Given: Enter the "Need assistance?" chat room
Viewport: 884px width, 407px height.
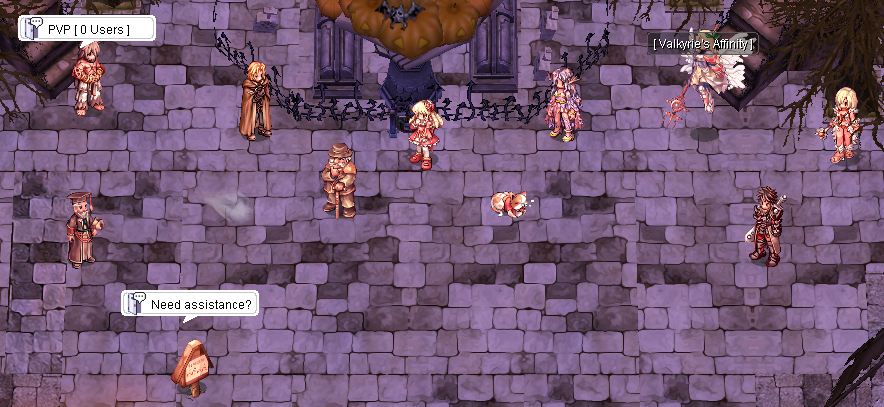Looking at the screenshot, I should (190, 304).
